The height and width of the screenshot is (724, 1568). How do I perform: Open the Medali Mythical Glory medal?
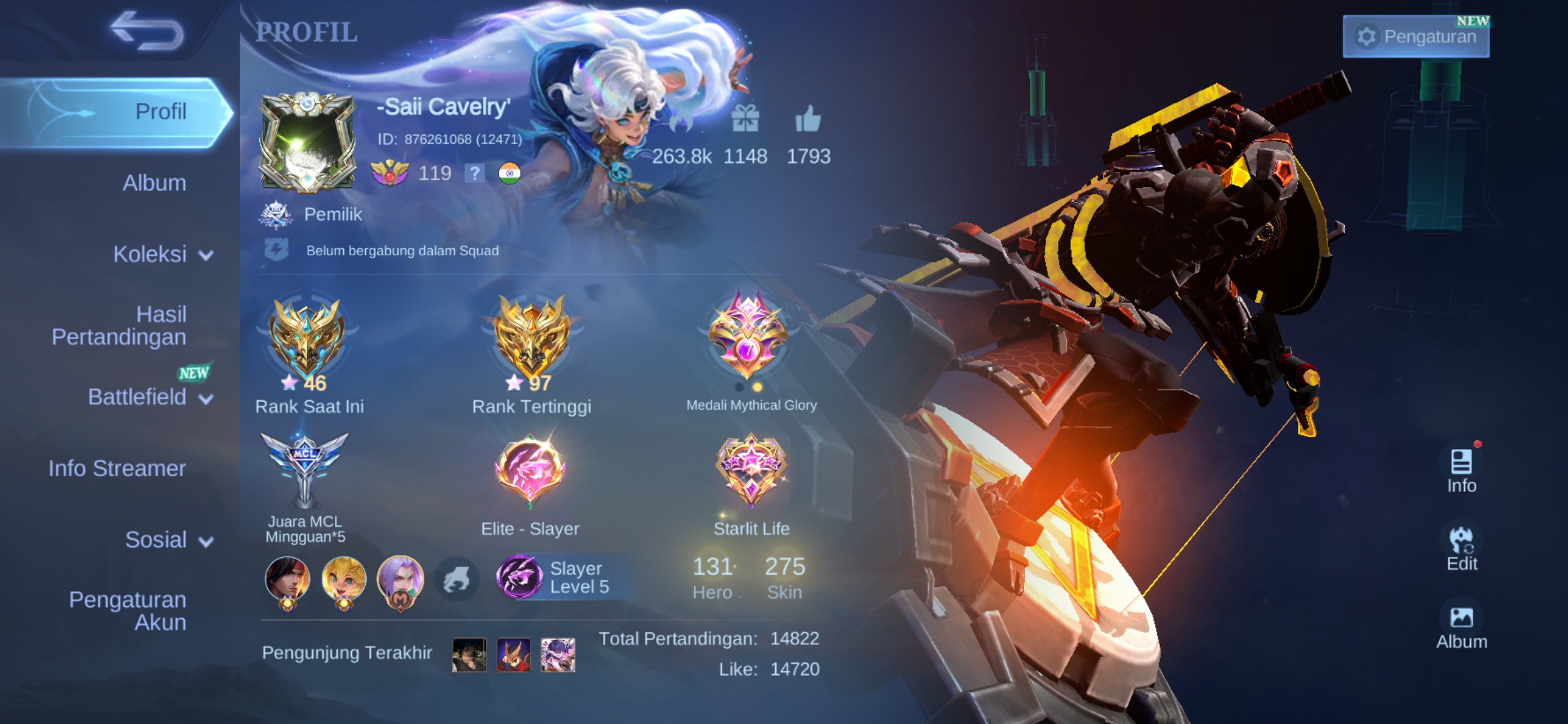(748, 335)
